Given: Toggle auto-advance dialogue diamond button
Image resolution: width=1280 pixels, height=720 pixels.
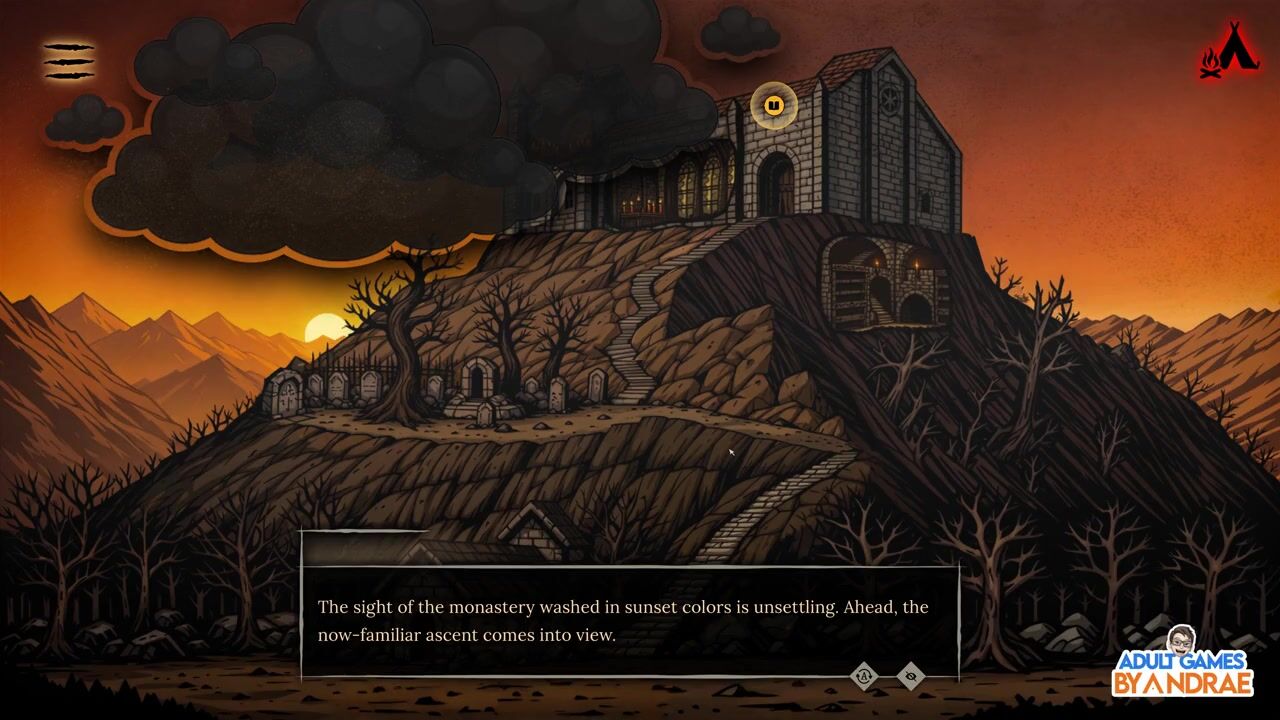Looking at the screenshot, I should click(x=864, y=676).
